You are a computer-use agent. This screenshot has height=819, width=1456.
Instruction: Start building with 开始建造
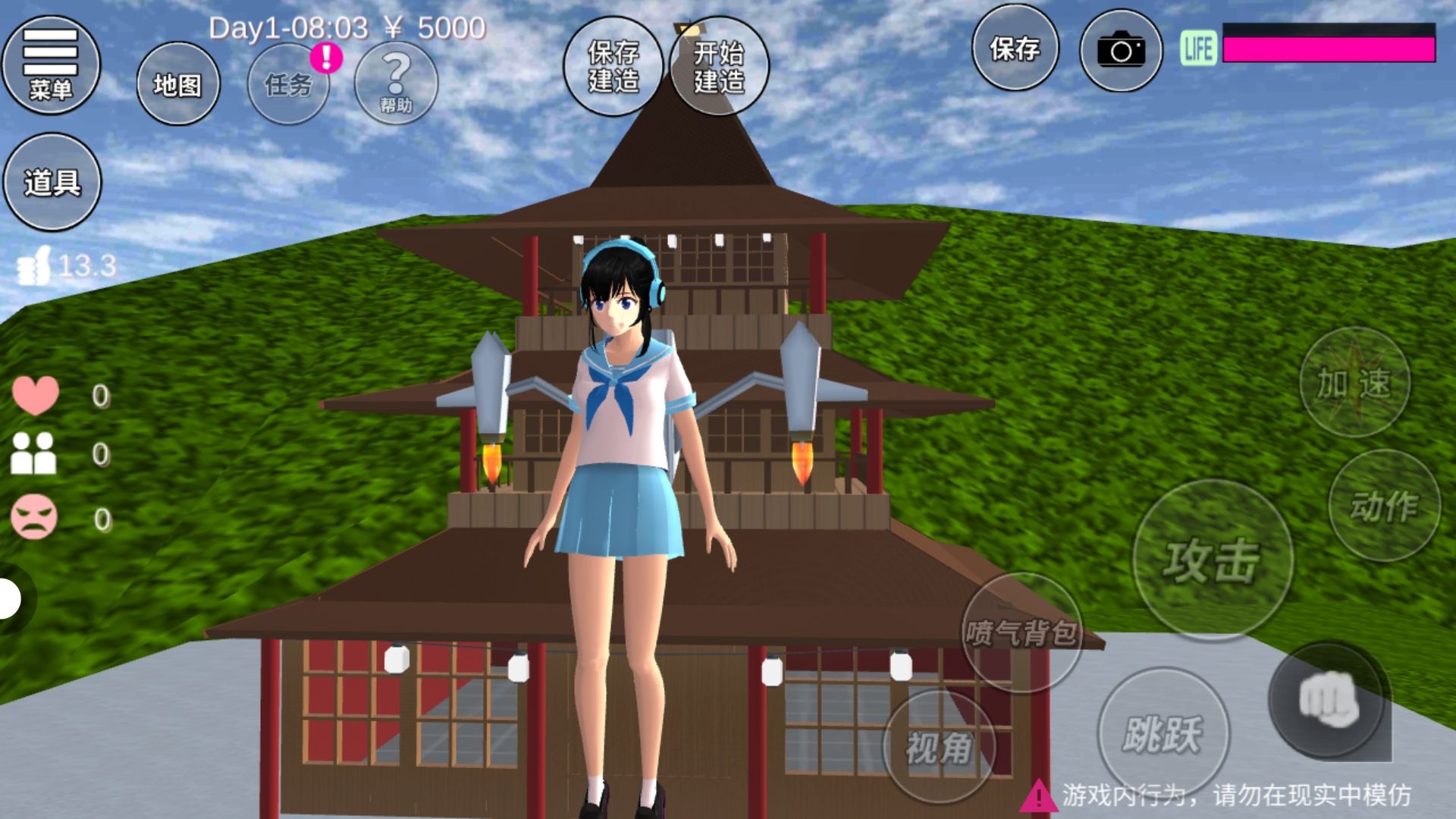pos(719,67)
